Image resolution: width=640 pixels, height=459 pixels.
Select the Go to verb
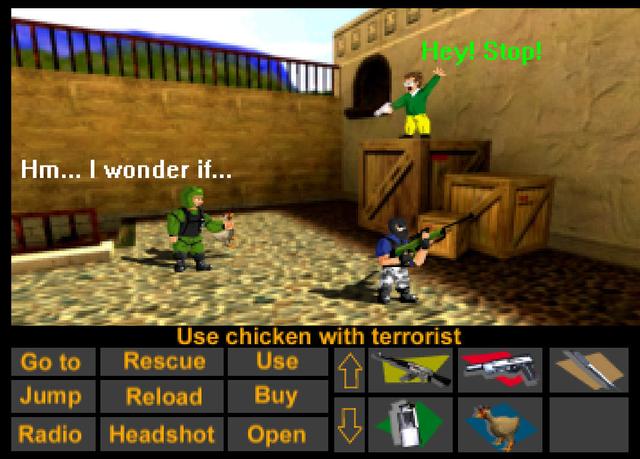click(50, 362)
